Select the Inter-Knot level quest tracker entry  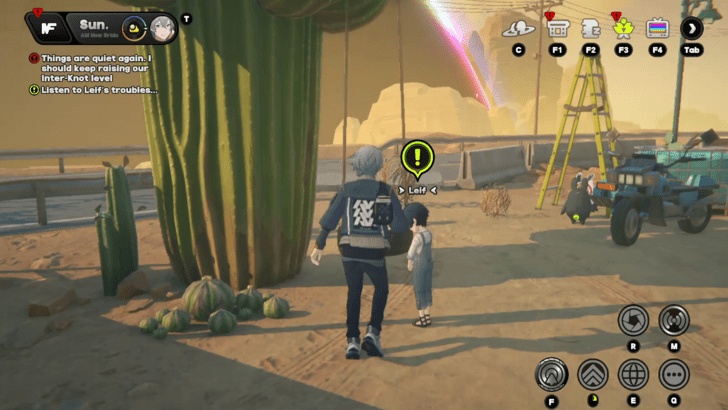click(x=95, y=65)
